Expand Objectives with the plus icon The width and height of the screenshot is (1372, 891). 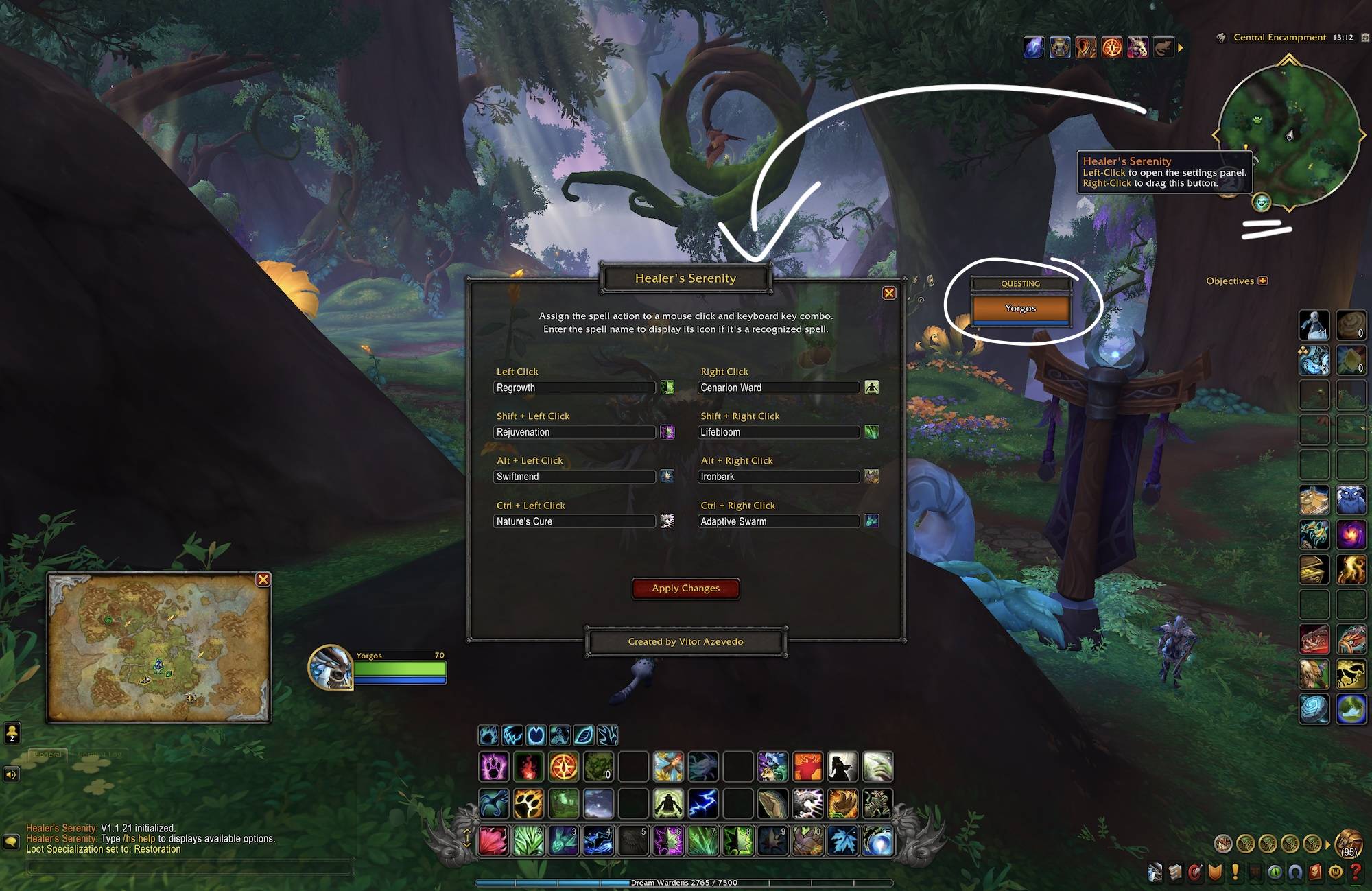(1262, 281)
